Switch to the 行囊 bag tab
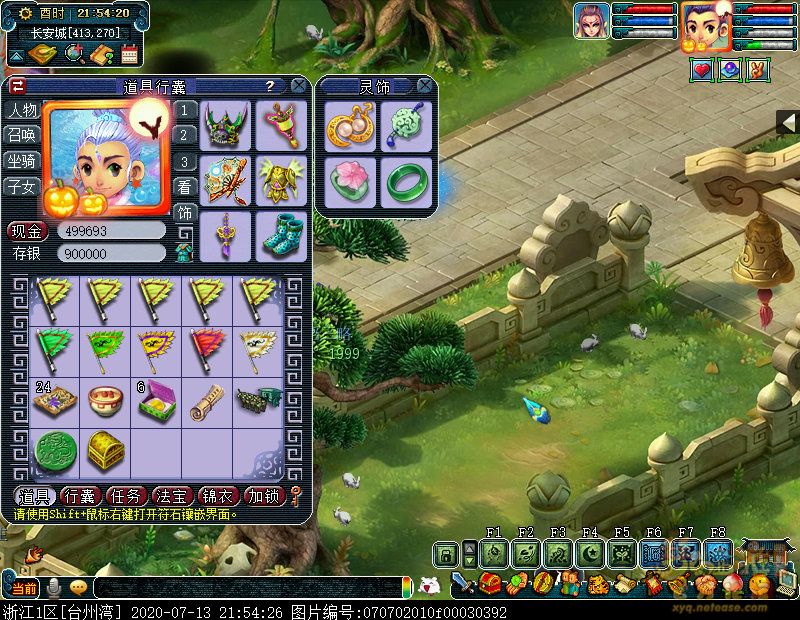This screenshot has width=800, height=620. 79,496
